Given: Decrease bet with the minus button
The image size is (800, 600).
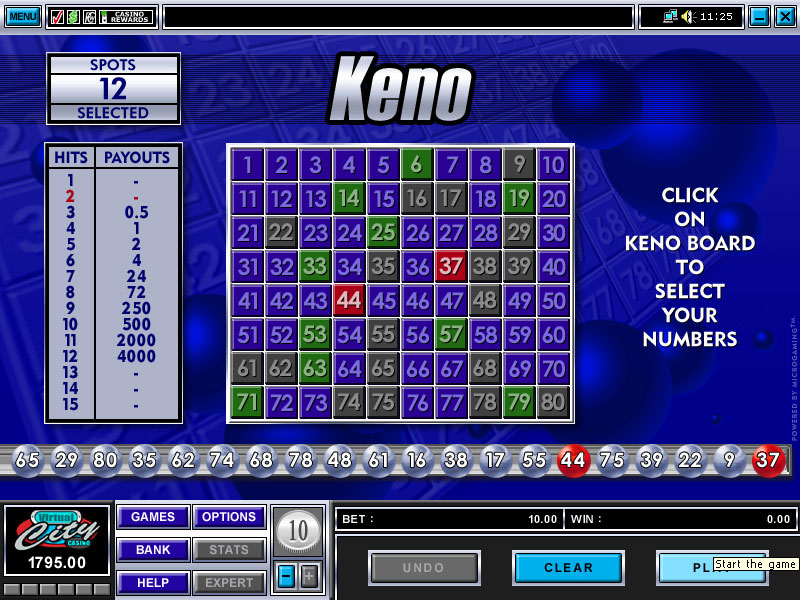Looking at the screenshot, I should tap(286, 576).
